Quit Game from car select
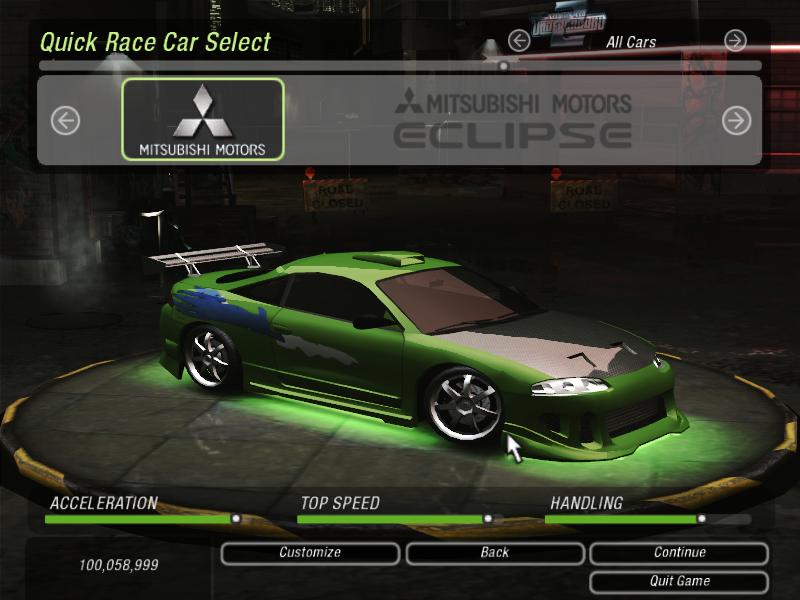This screenshot has width=800, height=600. click(679, 581)
